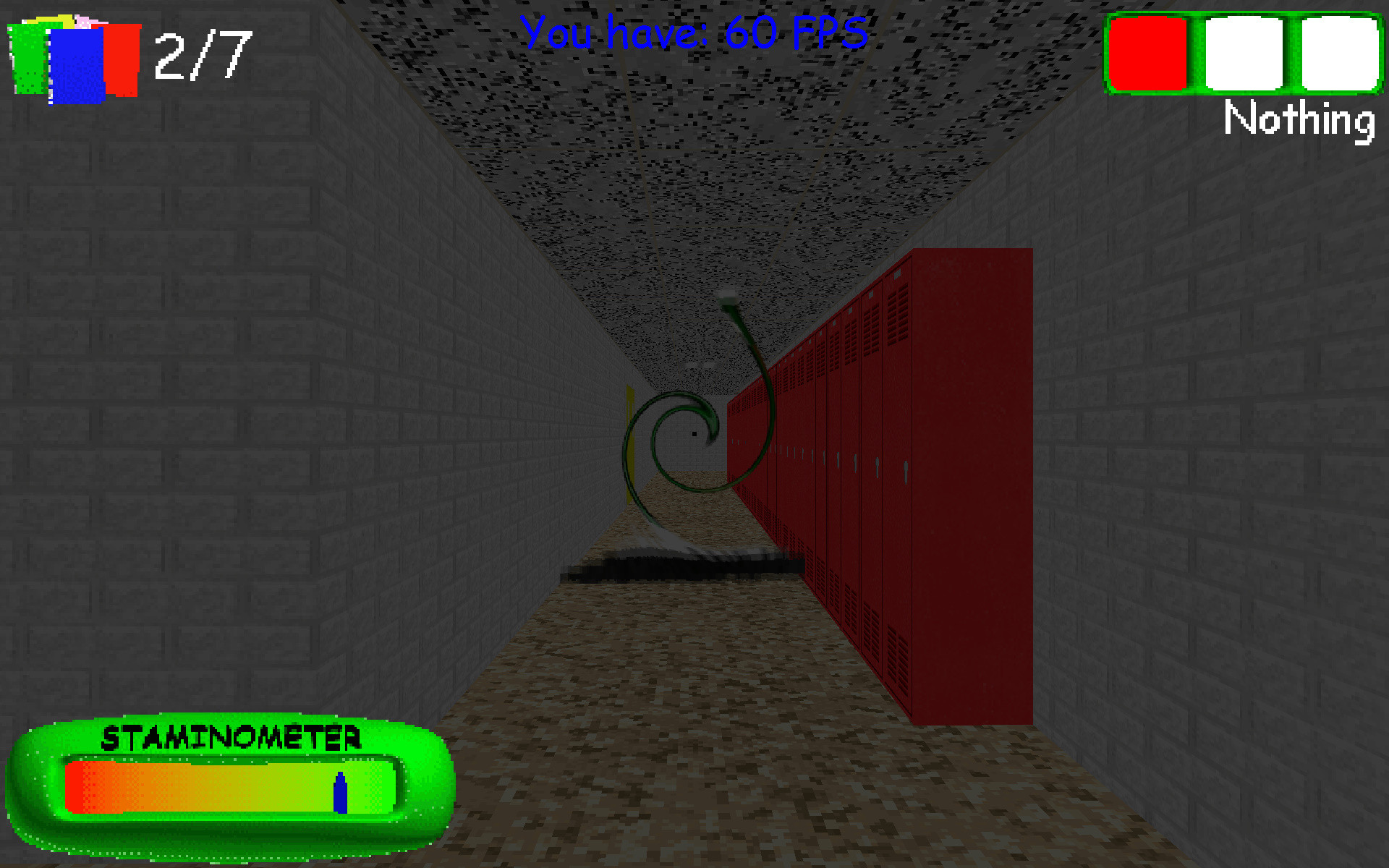Click the red notebook icon
This screenshot has height=868, width=1389.
[122, 58]
